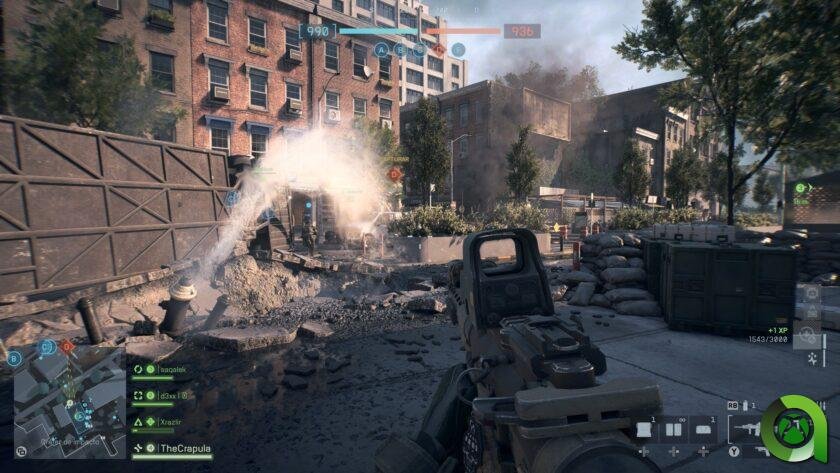Screen dimensions: 840x473
Task: Click objective A capture point icon
Action: click(381, 49)
